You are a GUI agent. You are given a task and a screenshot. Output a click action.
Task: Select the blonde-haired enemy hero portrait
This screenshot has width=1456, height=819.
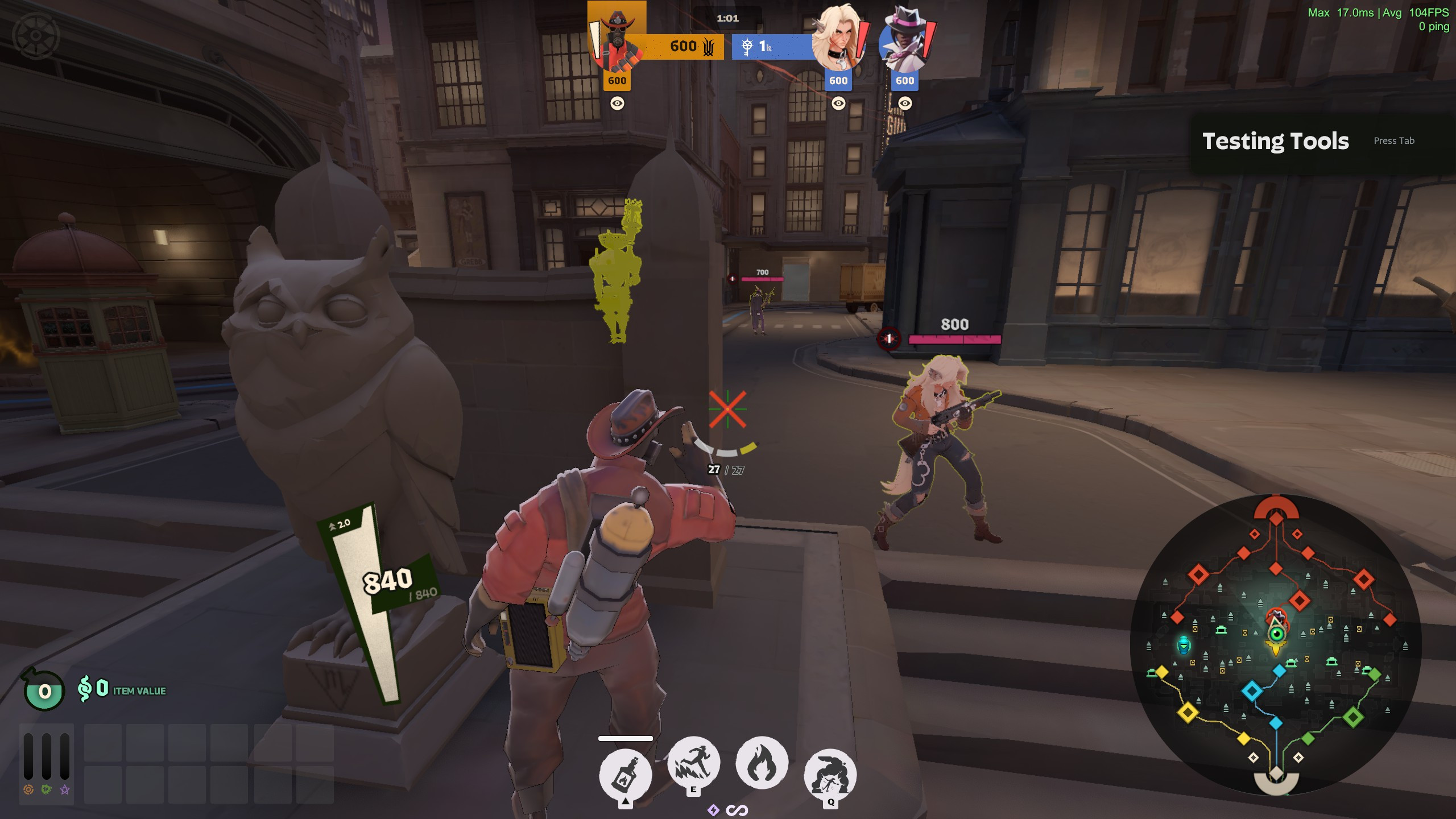tap(838, 41)
